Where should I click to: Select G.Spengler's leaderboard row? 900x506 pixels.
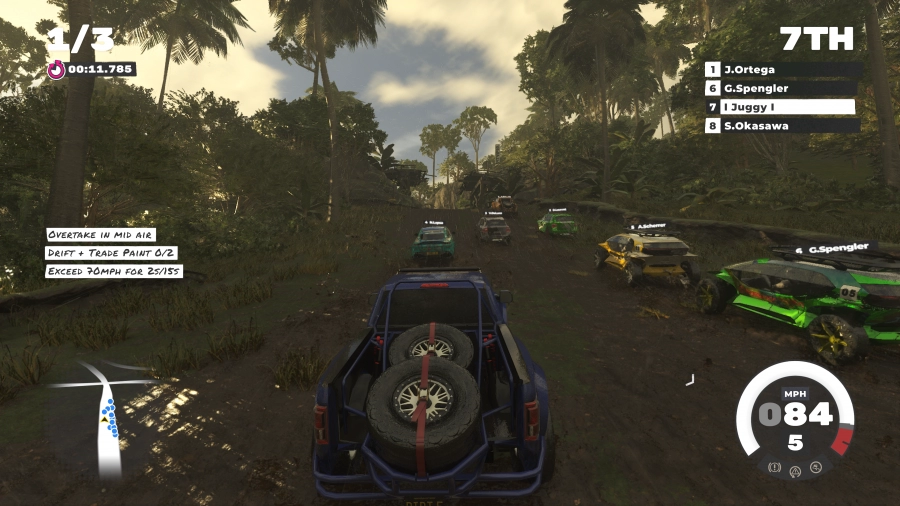(x=783, y=88)
